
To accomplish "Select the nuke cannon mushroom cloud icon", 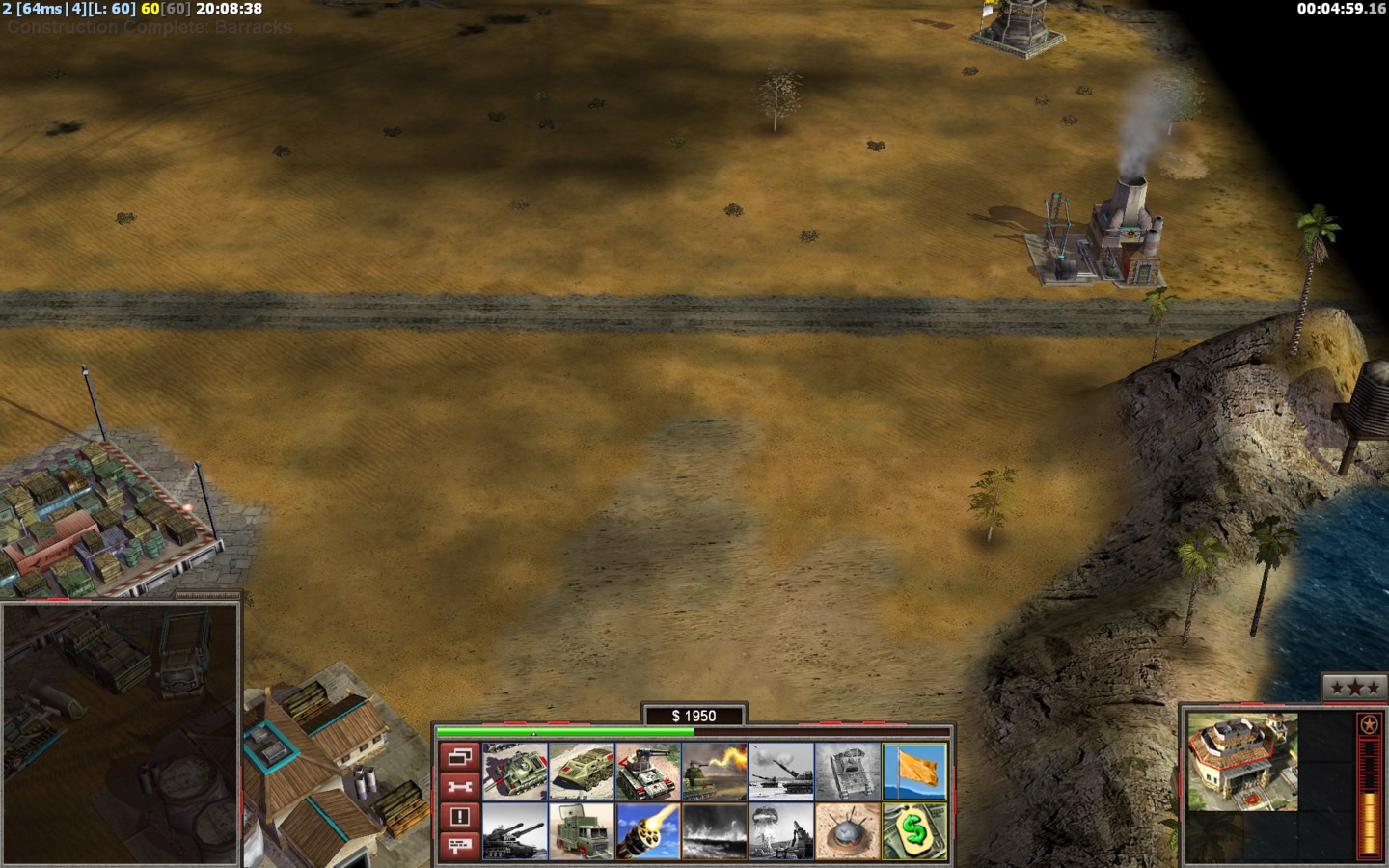I will click(x=781, y=831).
